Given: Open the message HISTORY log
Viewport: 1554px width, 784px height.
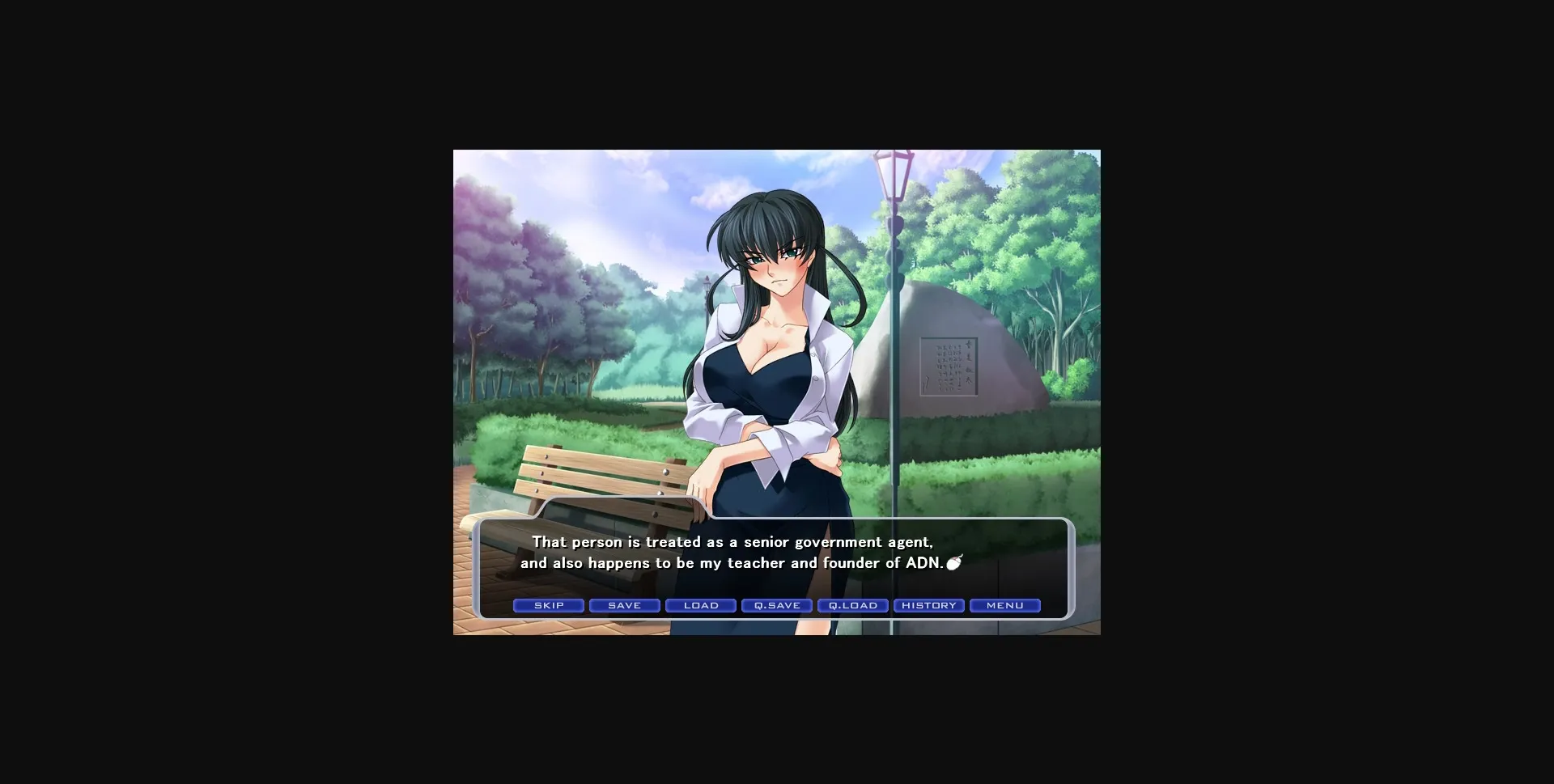Looking at the screenshot, I should pos(928,605).
